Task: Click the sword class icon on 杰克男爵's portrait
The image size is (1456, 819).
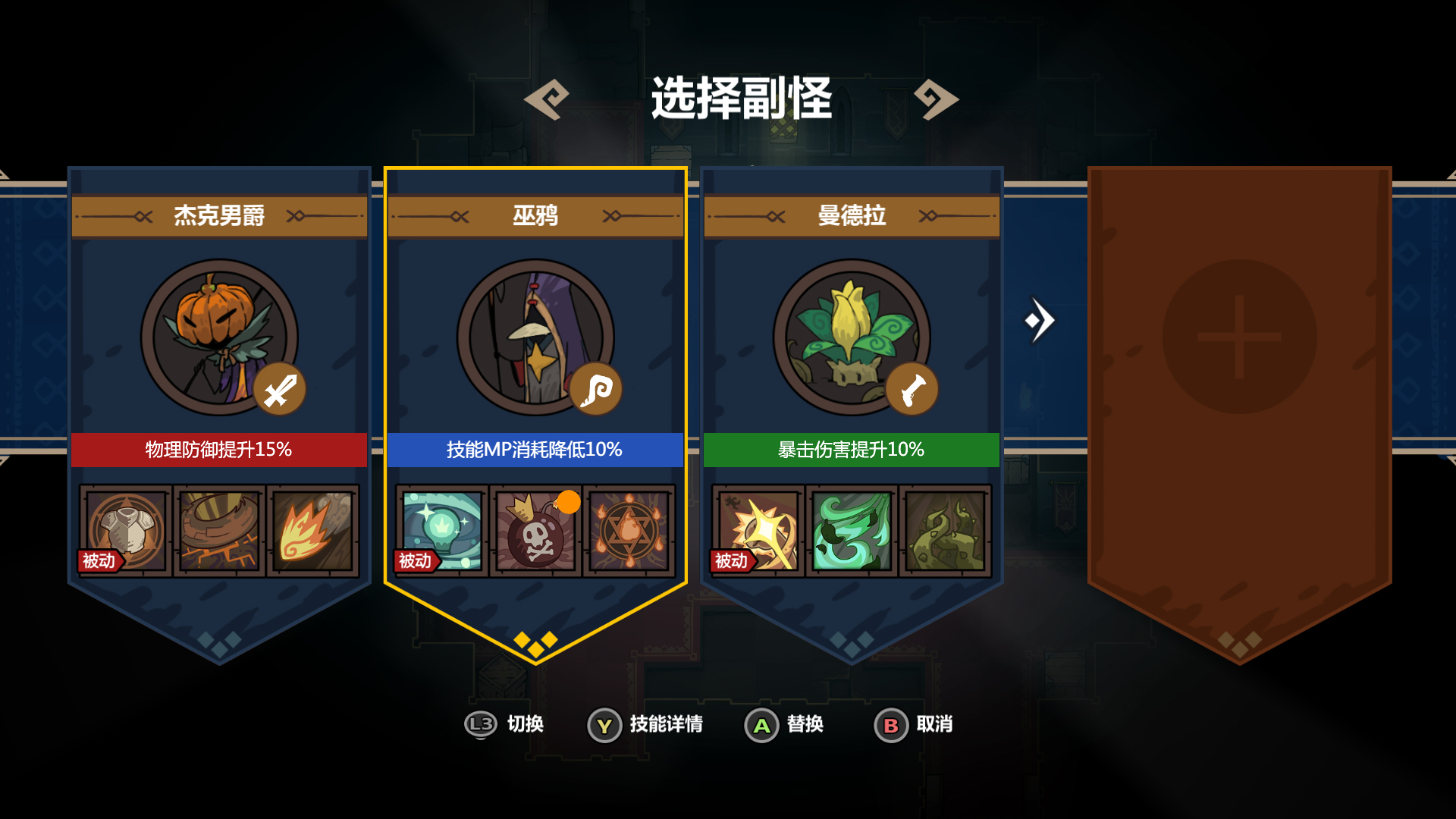Action: [x=279, y=388]
